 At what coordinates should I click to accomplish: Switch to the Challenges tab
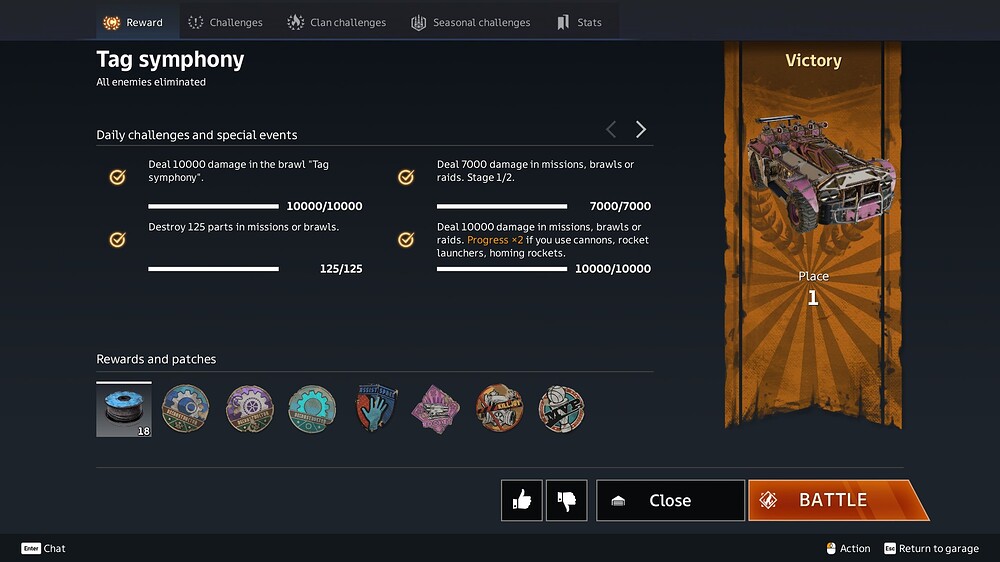point(225,22)
